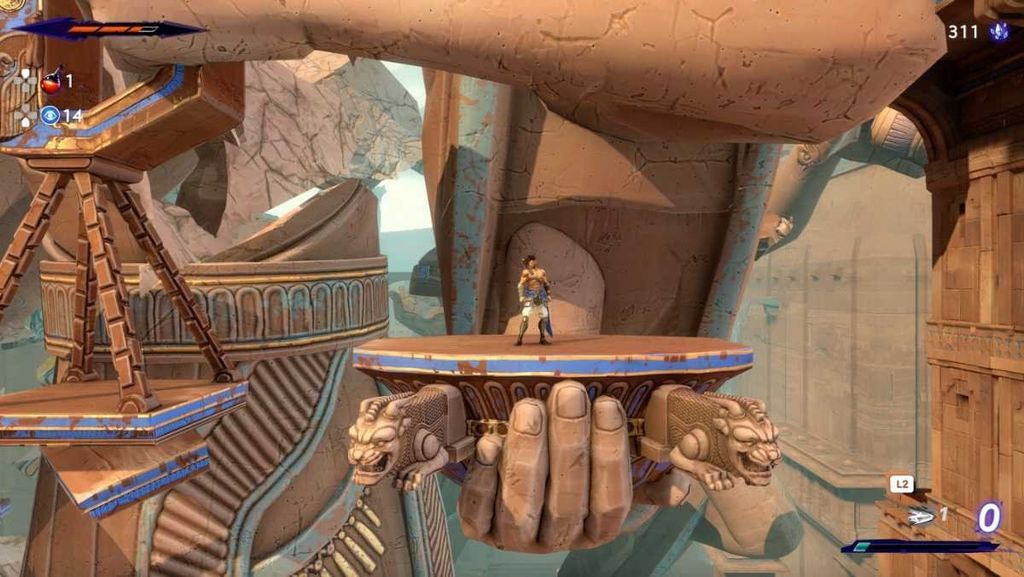
Task: Click the purple time crystal currency icon
Action: [x=998, y=32]
